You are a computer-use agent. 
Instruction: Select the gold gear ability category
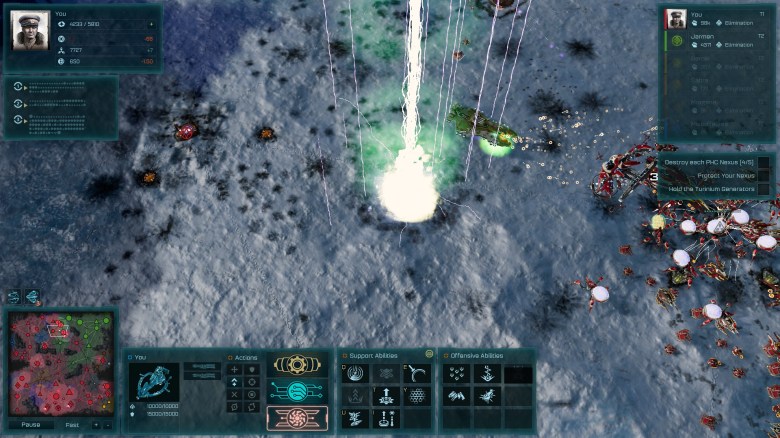coord(296,365)
